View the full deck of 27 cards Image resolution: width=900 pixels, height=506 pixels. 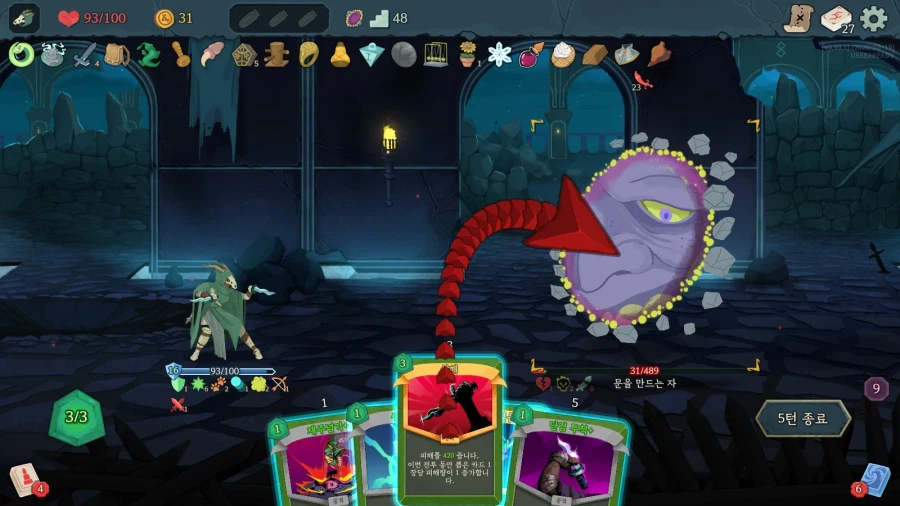(x=836, y=18)
